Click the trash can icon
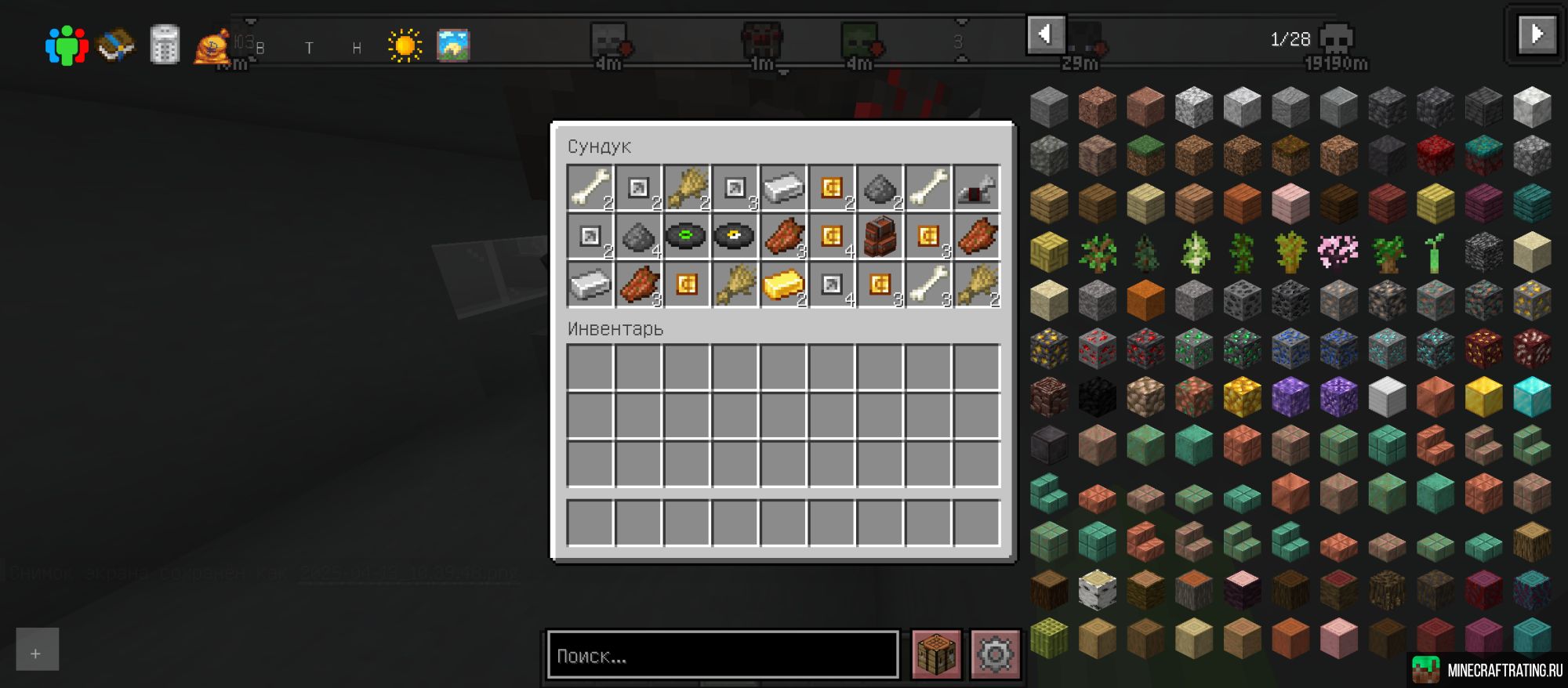The image size is (1568, 688). click(x=164, y=45)
